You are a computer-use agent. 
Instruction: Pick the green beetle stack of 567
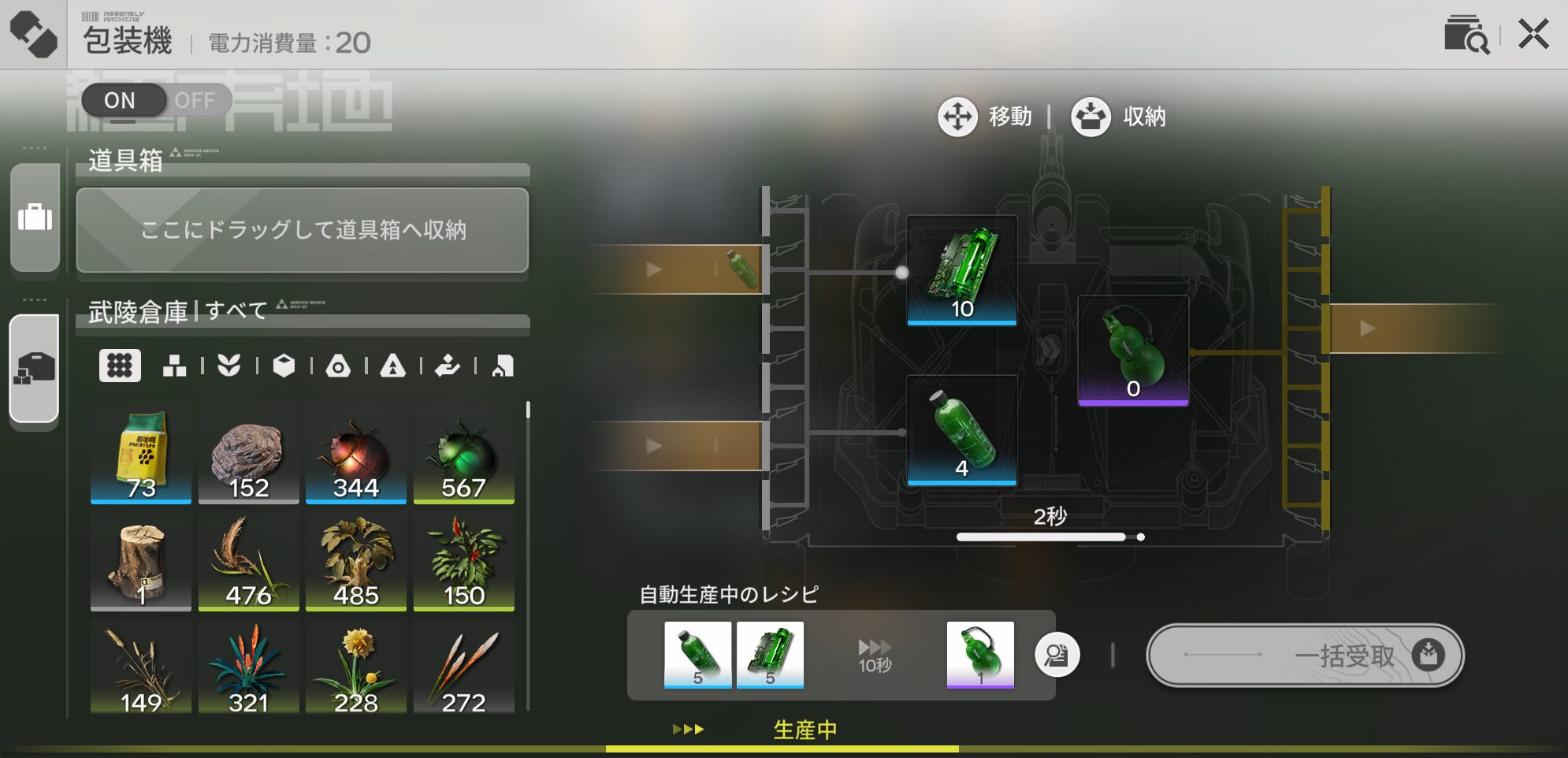point(463,454)
